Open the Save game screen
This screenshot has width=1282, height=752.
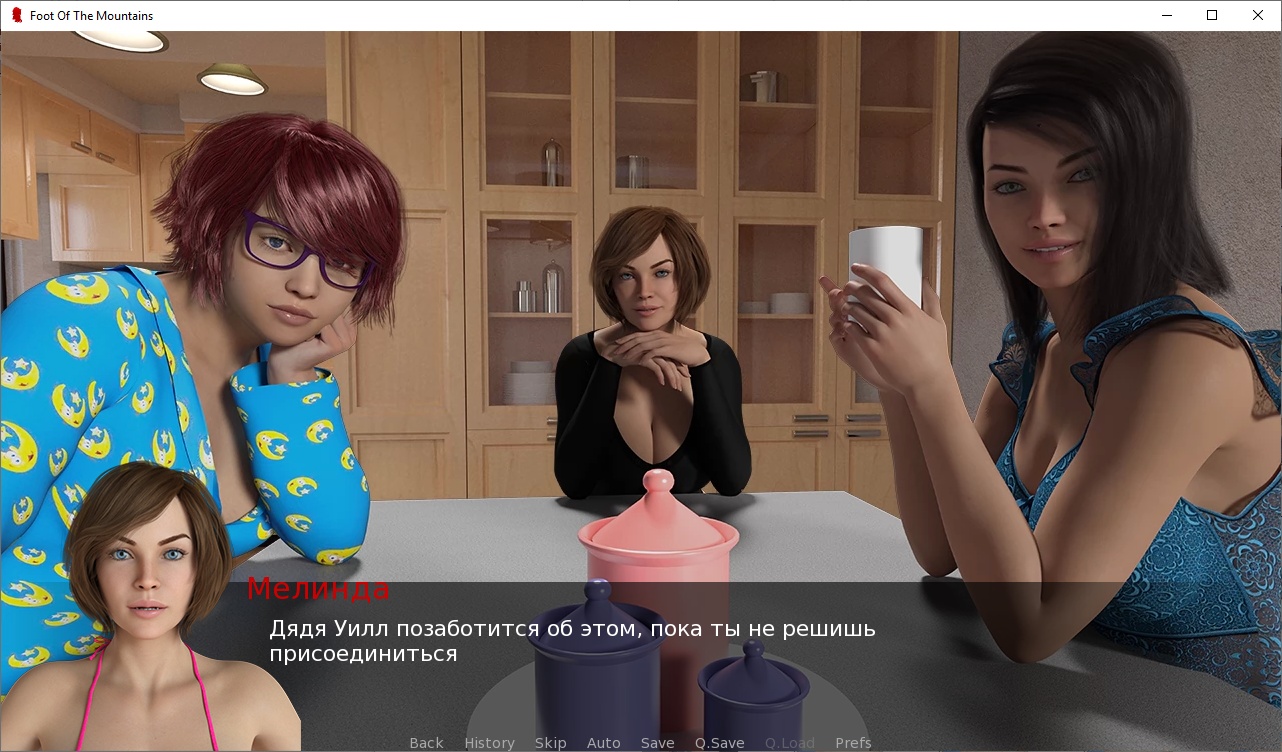657,743
